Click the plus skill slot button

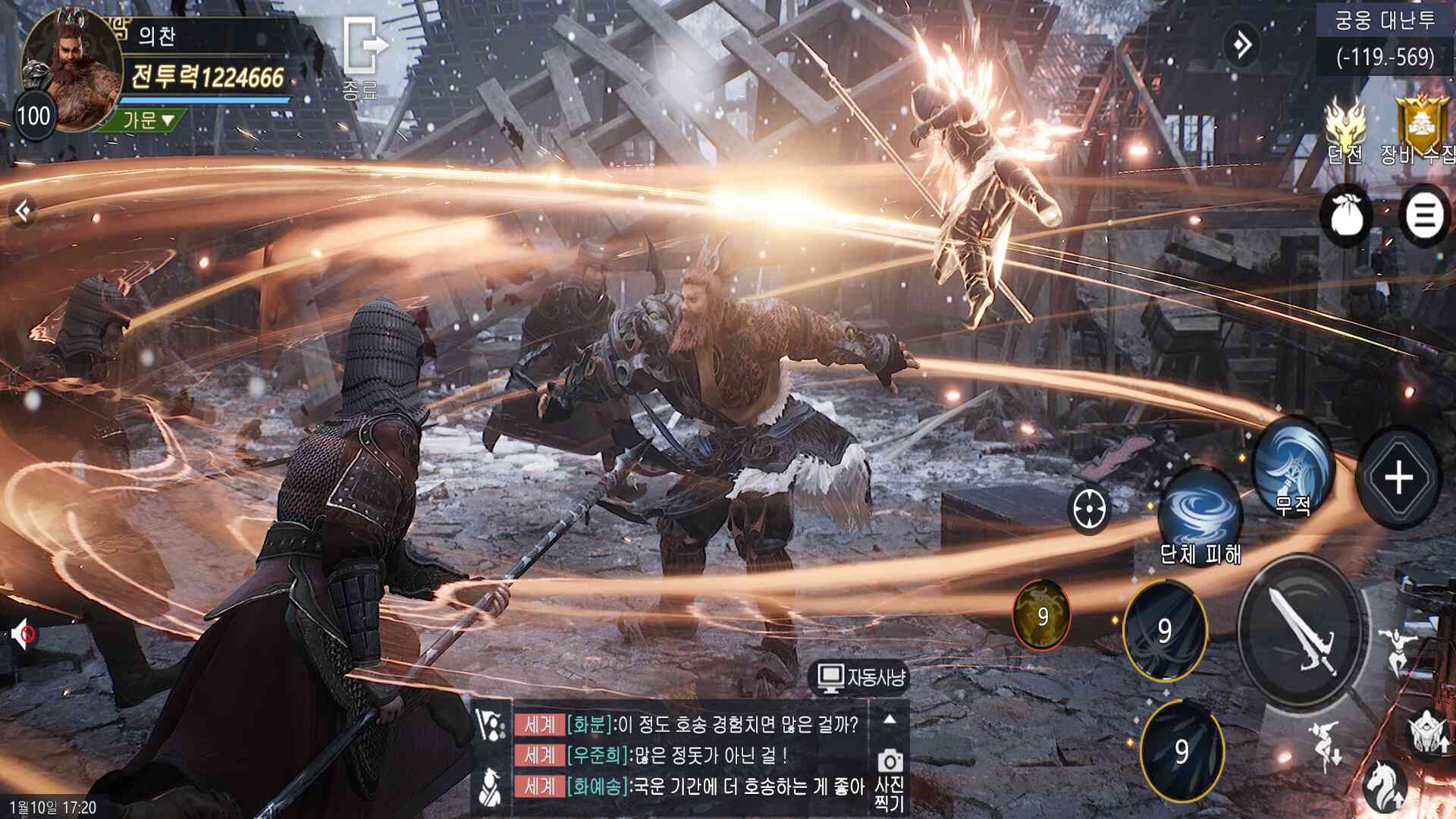[x=1398, y=478]
